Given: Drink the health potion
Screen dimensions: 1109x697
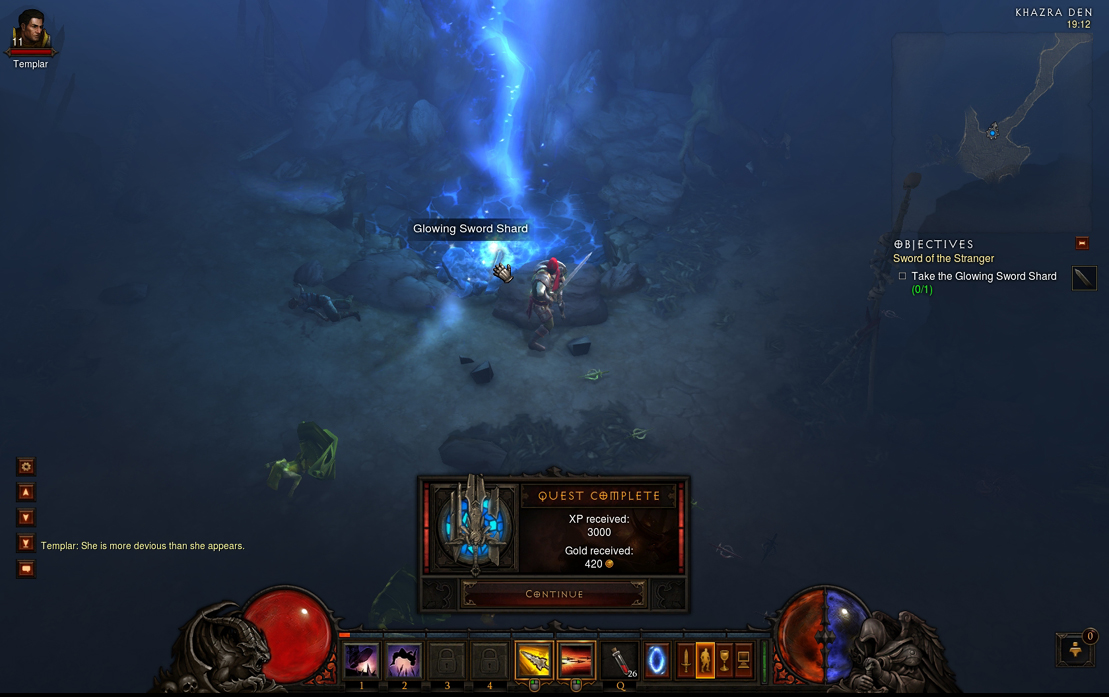Looking at the screenshot, I should click(621, 661).
